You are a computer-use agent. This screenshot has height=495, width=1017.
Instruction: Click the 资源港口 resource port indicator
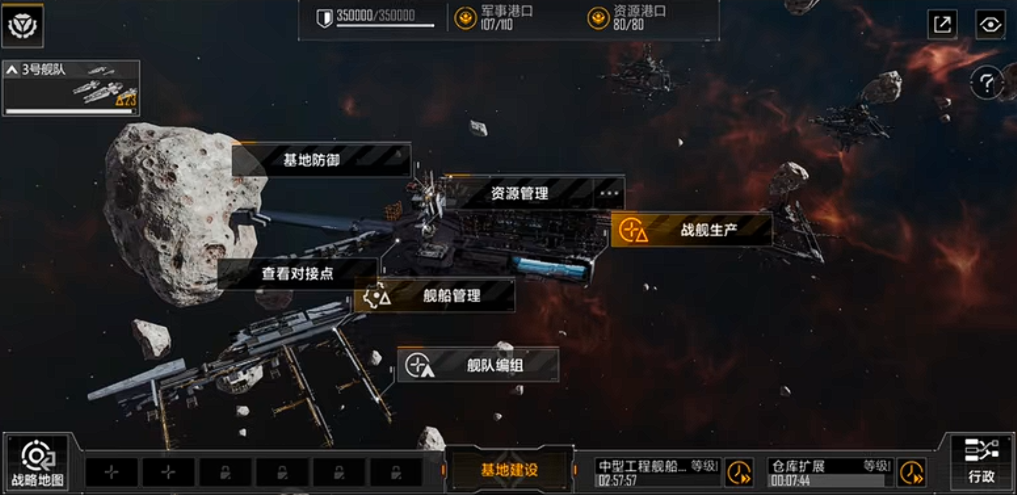tap(627, 18)
